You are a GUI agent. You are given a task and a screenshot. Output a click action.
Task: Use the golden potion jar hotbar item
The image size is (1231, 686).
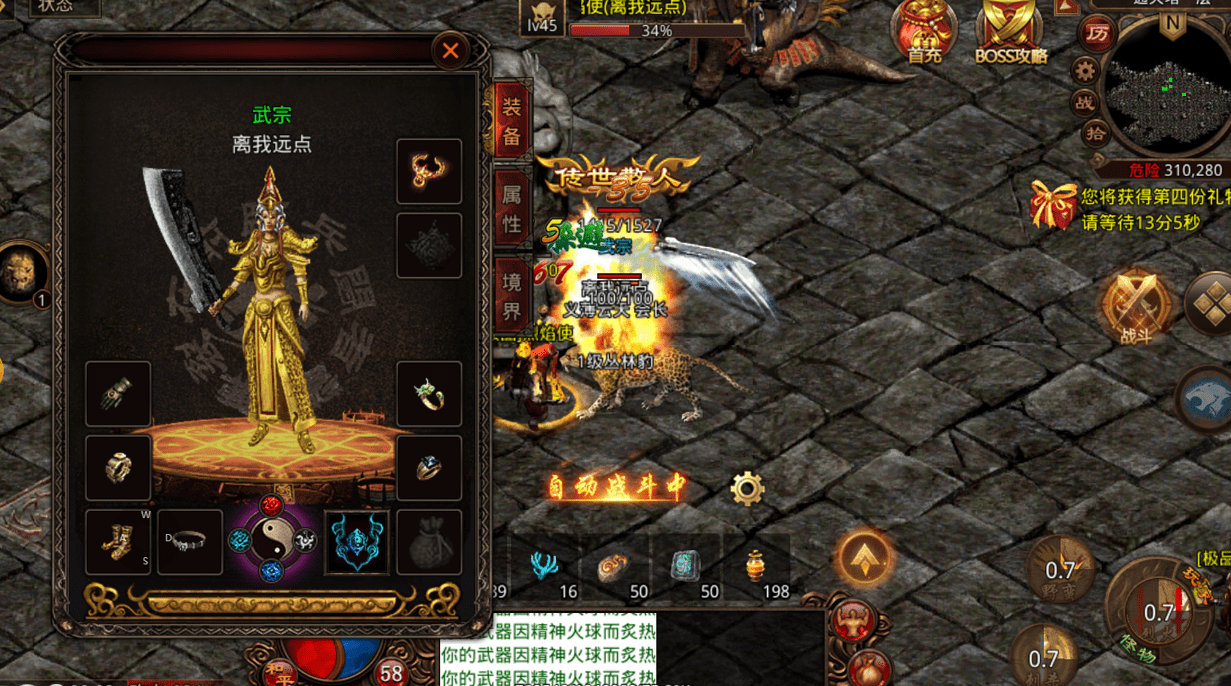tap(756, 567)
